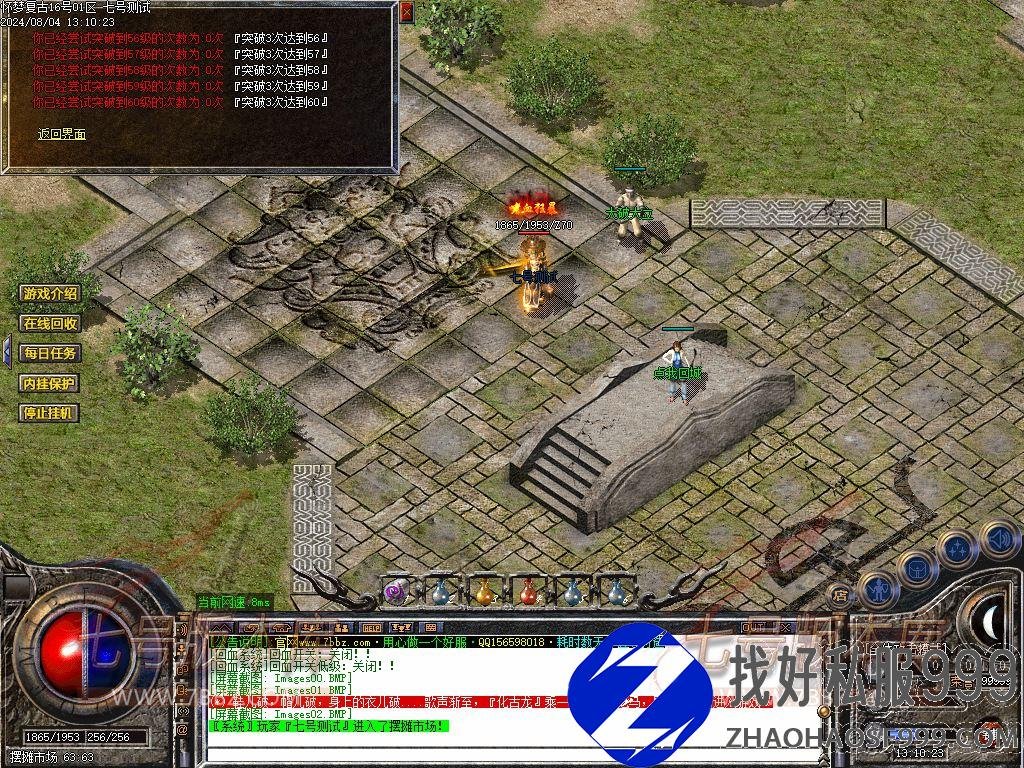Screen dimensions: 1024x768
Task: Collapse the side menu with the blue arrow
Action: pyautogui.click(x=6, y=352)
